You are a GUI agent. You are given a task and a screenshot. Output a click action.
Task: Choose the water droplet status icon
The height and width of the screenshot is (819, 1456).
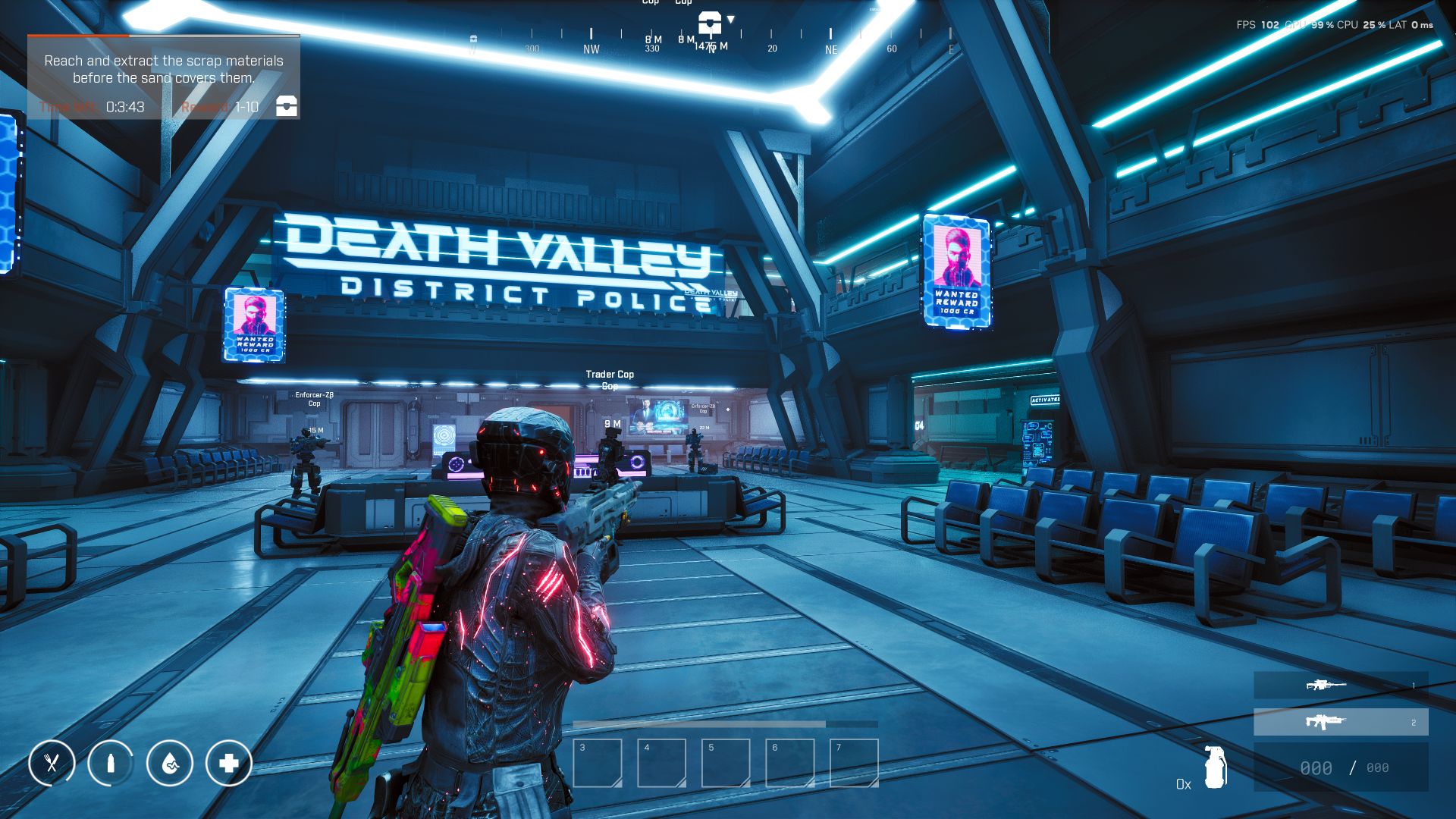[x=170, y=763]
